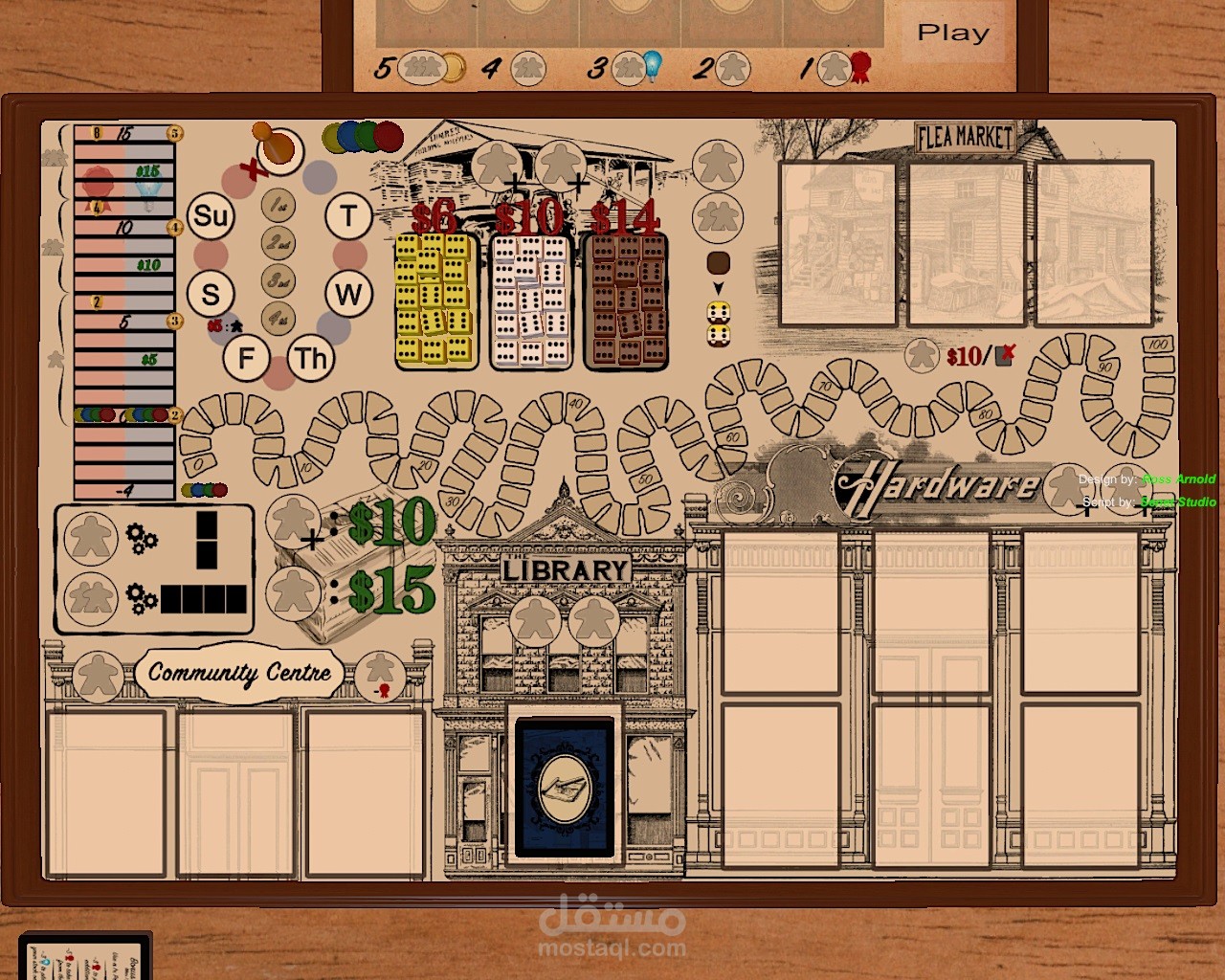Screen dimensions: 1225x980
Task: Choose the F day circle
Action: tap(246, 359)
